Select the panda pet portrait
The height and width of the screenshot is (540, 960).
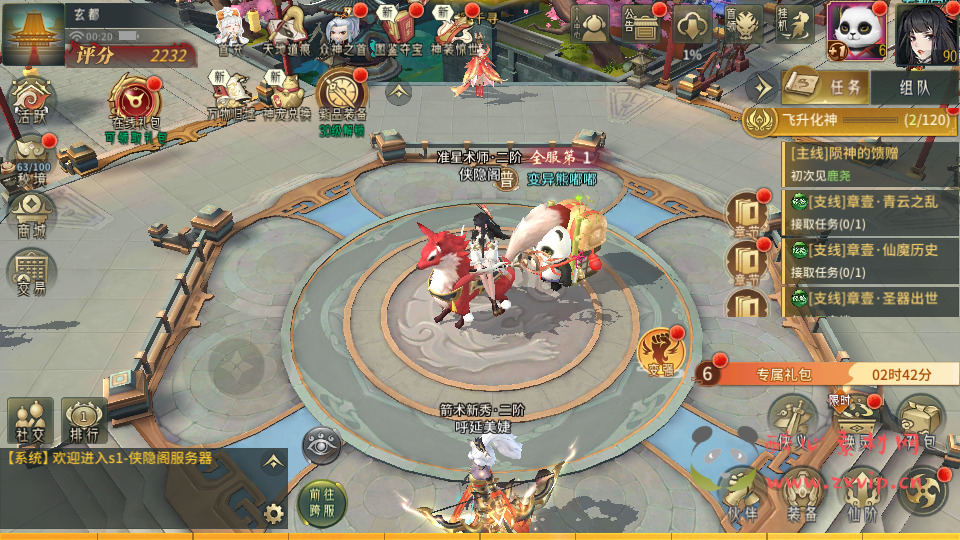click(856, 30)
